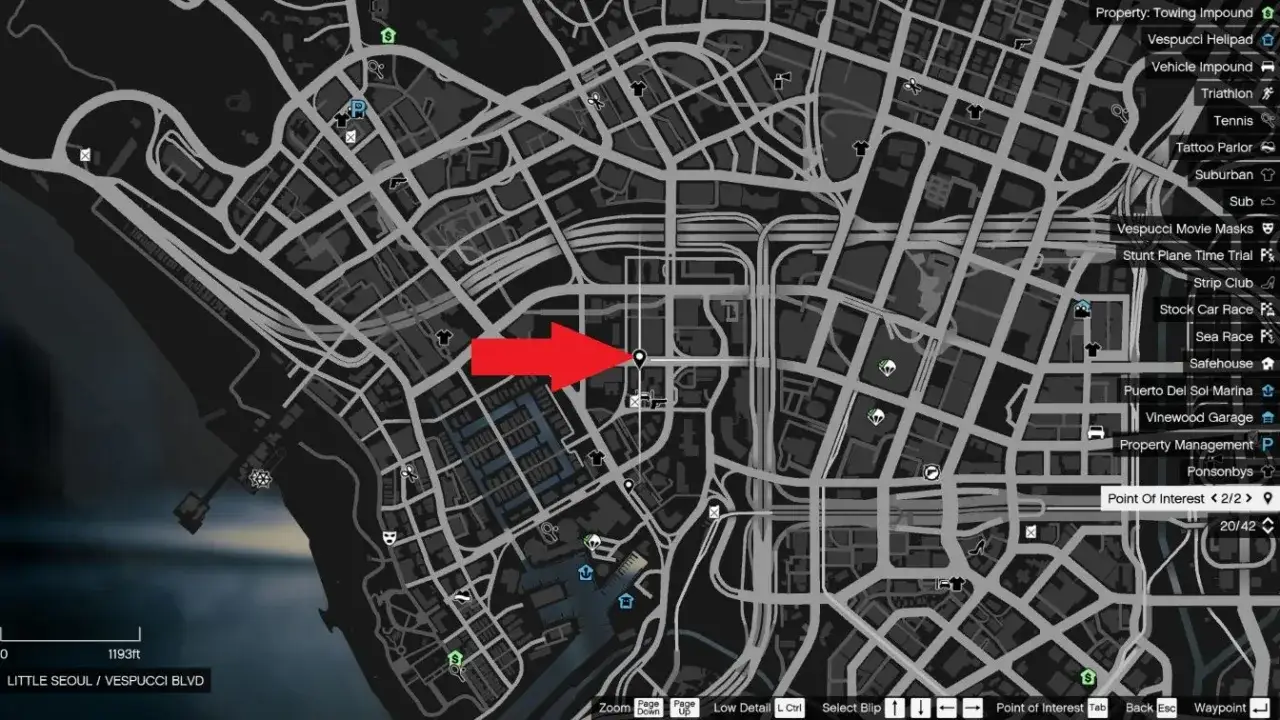Screen dimensions: 1280x720
Task: Select the Property Management P icon
Action: click(x=1267, y=444)
